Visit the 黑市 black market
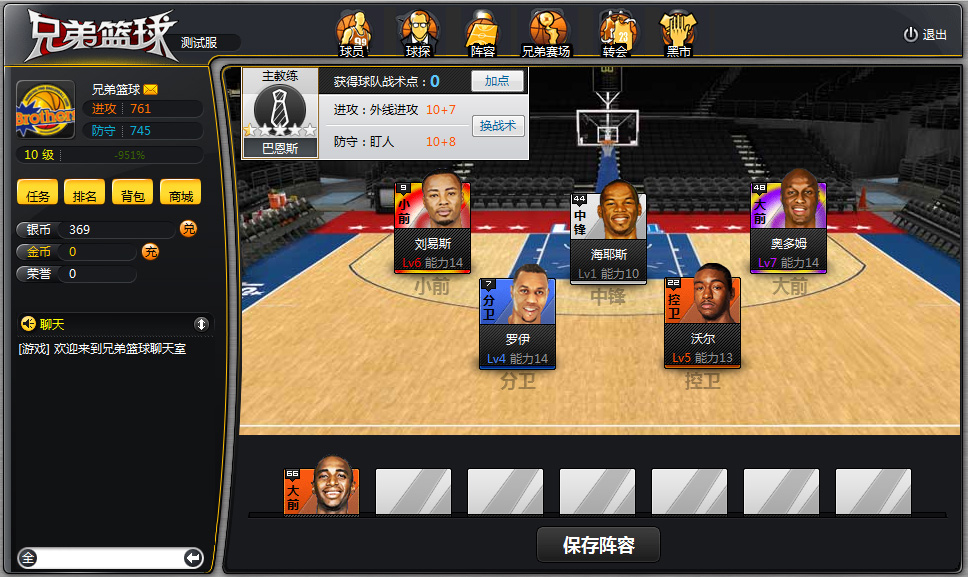 (x=678, y=34)
